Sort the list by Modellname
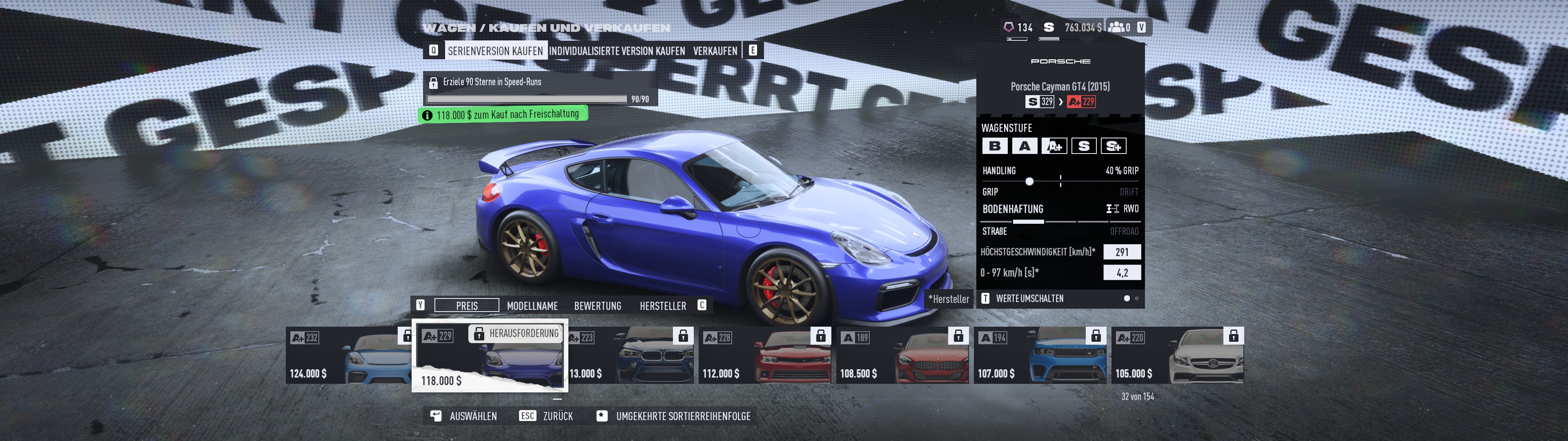Image resolution: width=1568 pixels, height=441 pixels. point(532,306)
